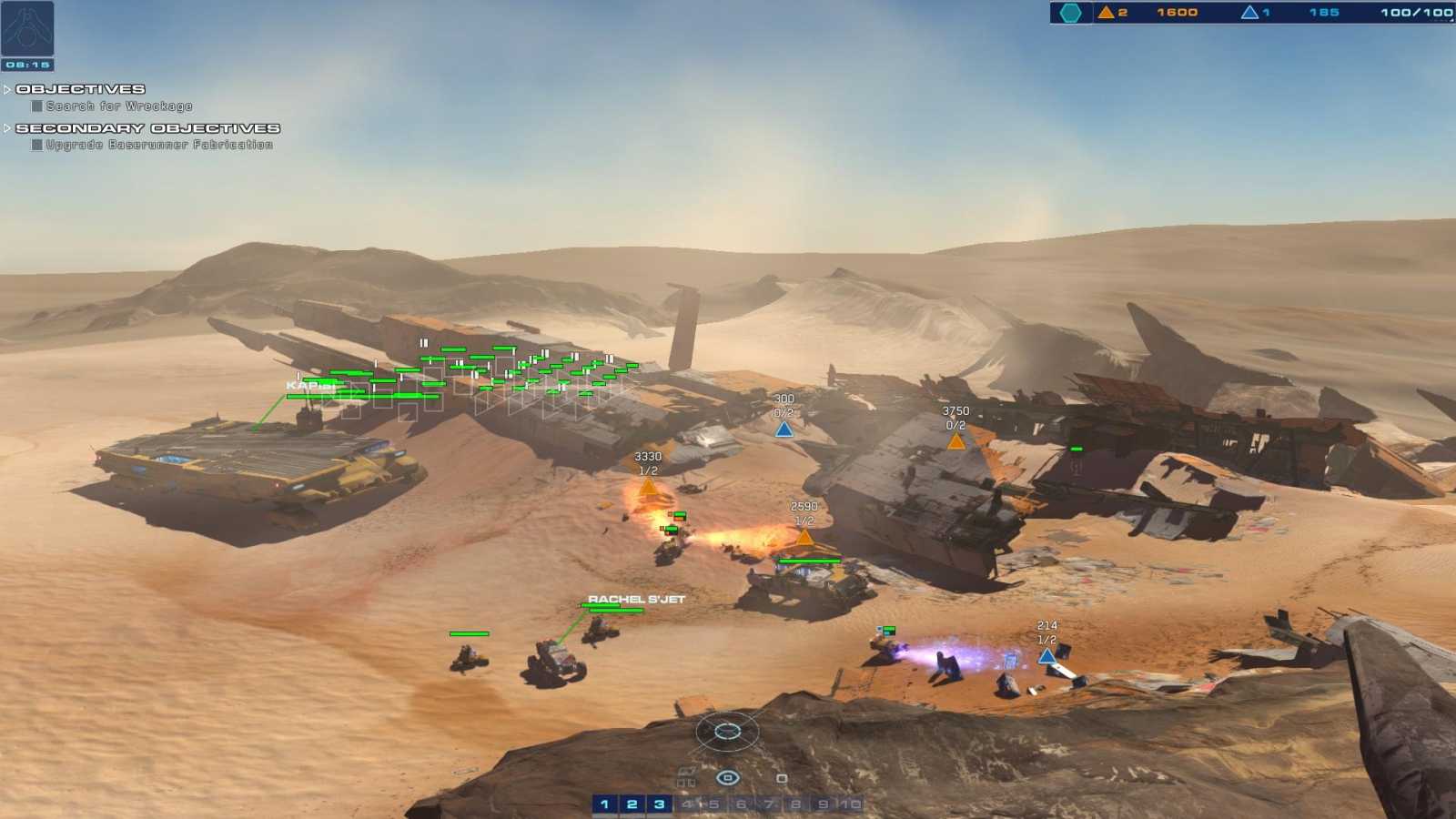Select the small square icon beside the eye
The height and width of the screenshot is (819, 1456).
783,777
